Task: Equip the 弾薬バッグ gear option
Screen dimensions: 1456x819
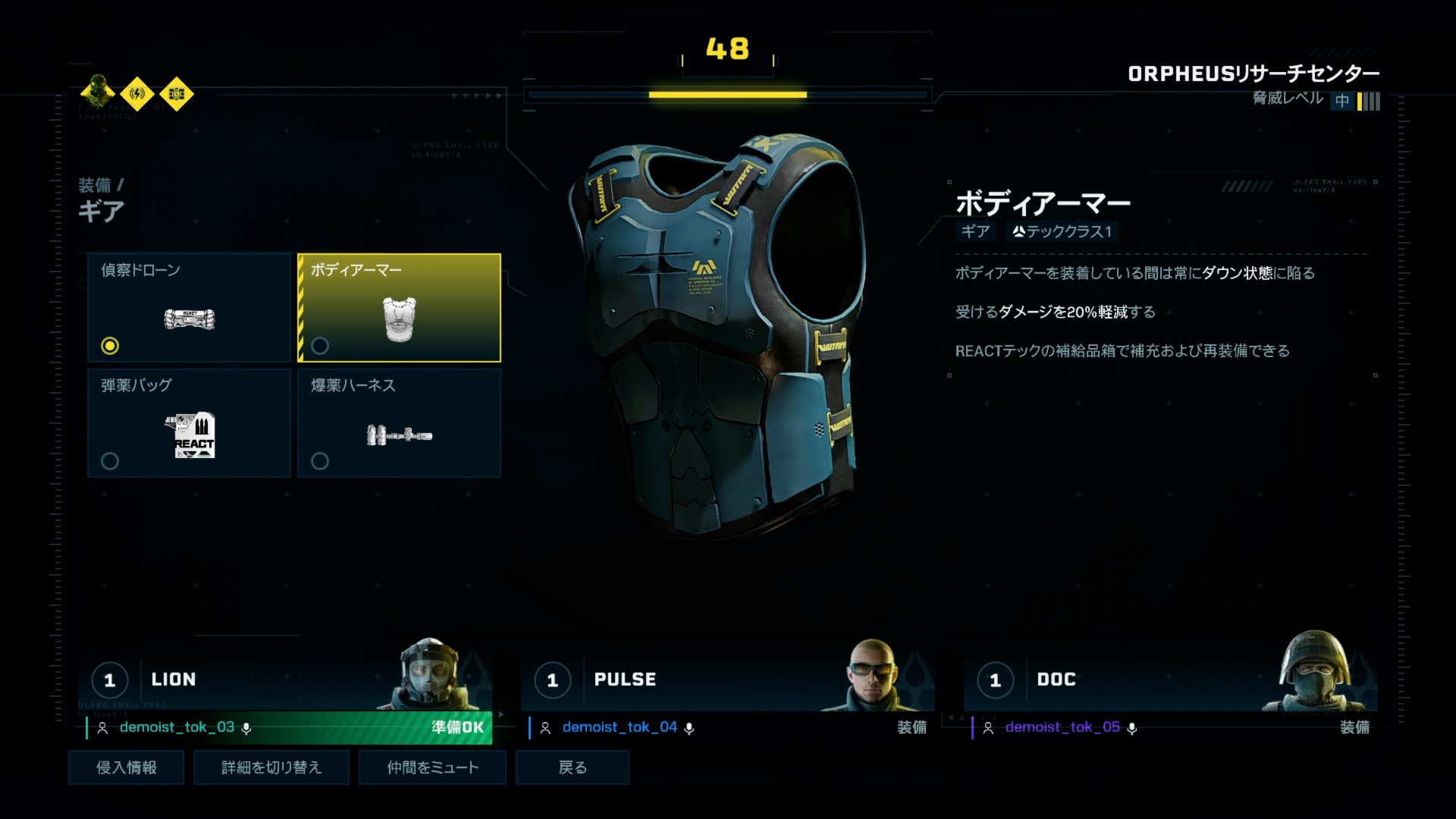Action: (190, 422)
